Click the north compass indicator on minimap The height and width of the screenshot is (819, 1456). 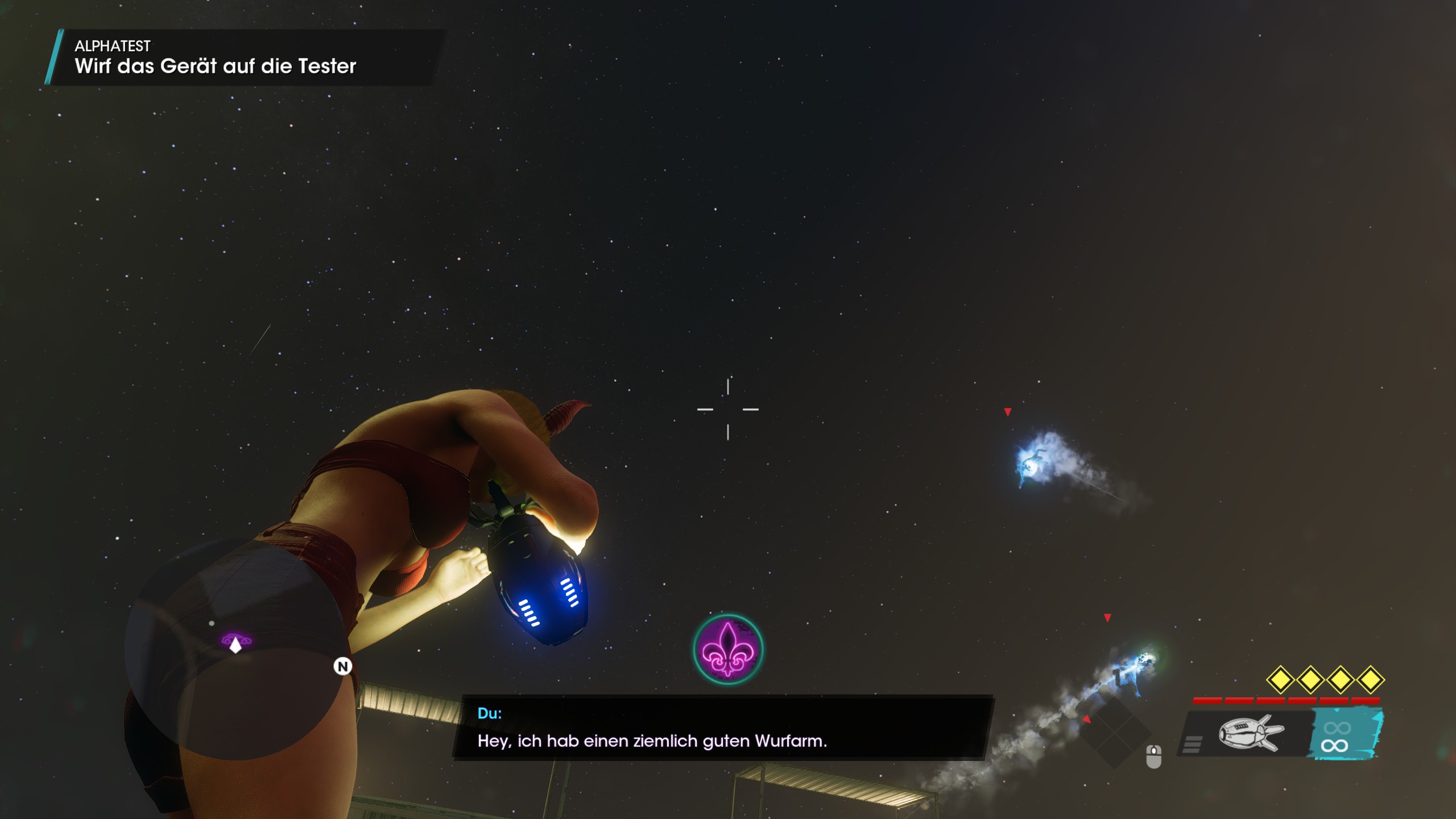(342, 667)
